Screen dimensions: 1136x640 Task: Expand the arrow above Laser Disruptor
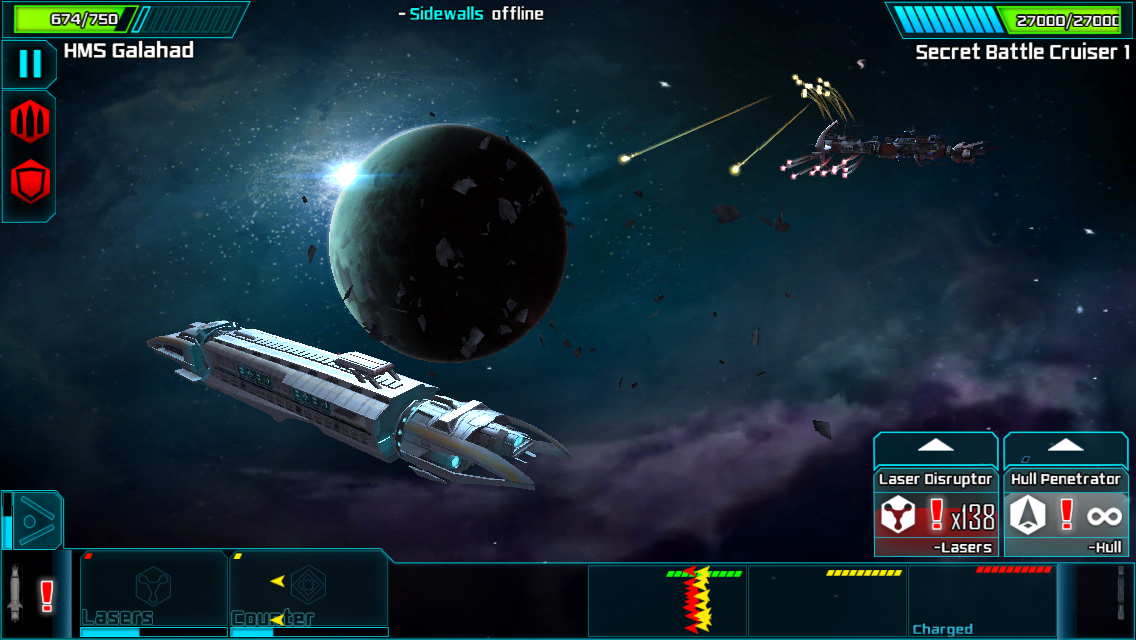[x=936, y=446]
